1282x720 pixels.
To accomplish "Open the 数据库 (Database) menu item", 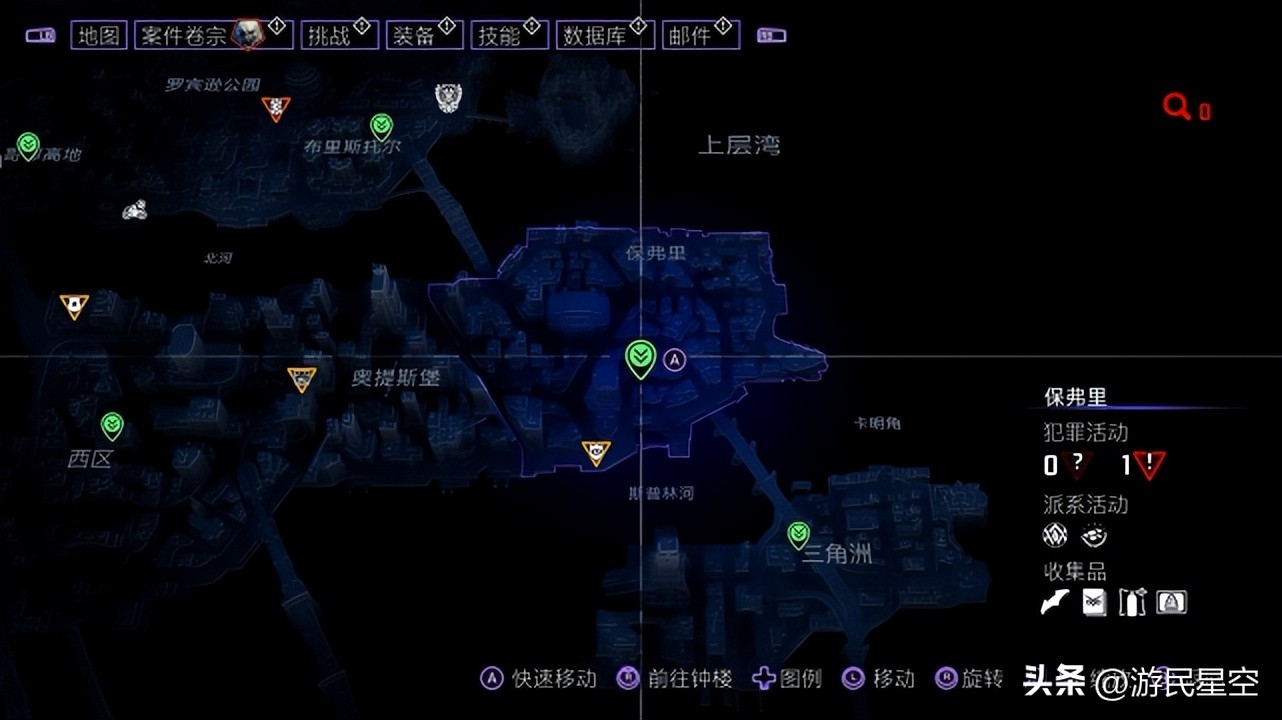I will point(605,33).
